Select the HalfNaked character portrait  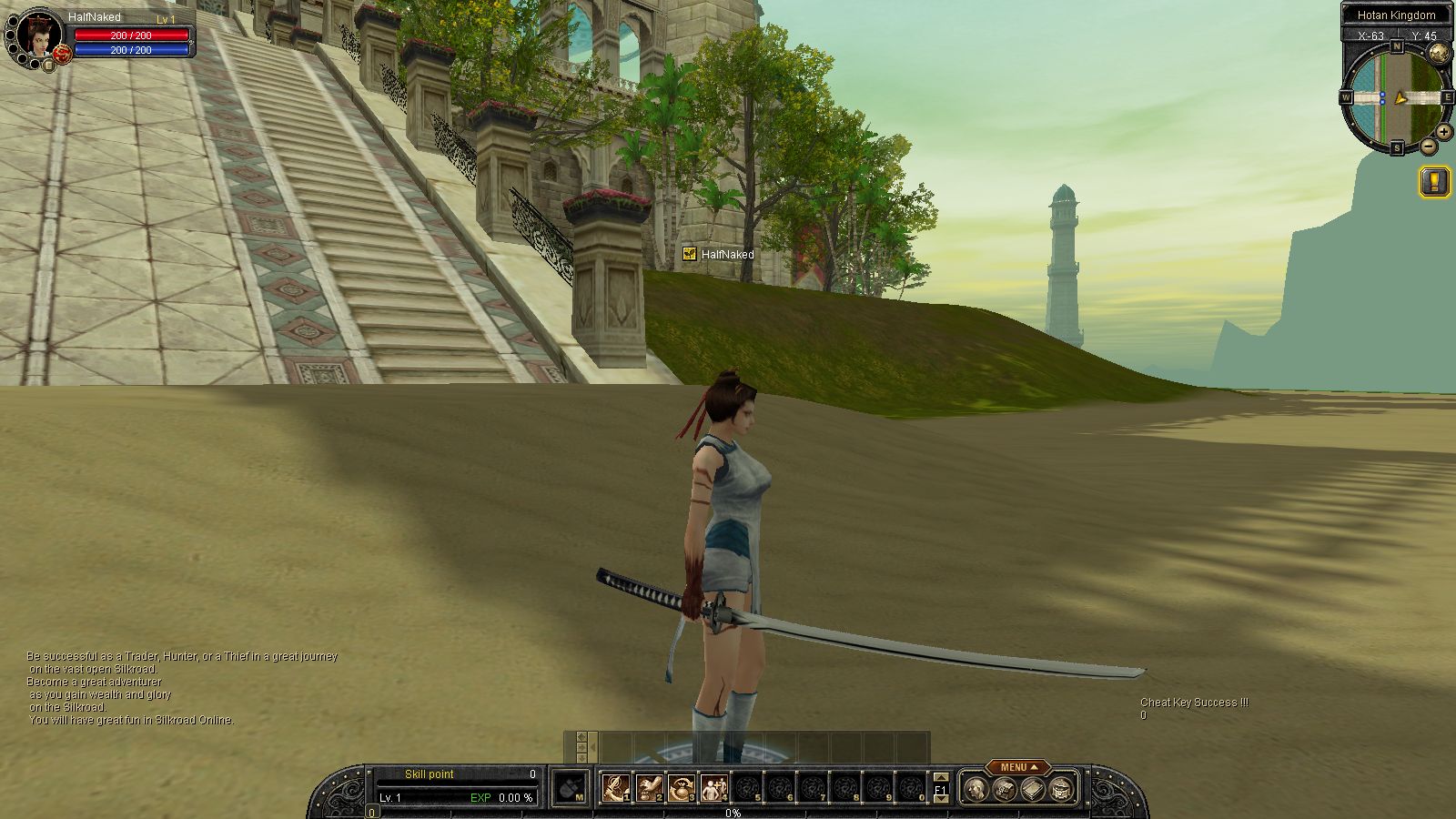click(x=39, y=35)
